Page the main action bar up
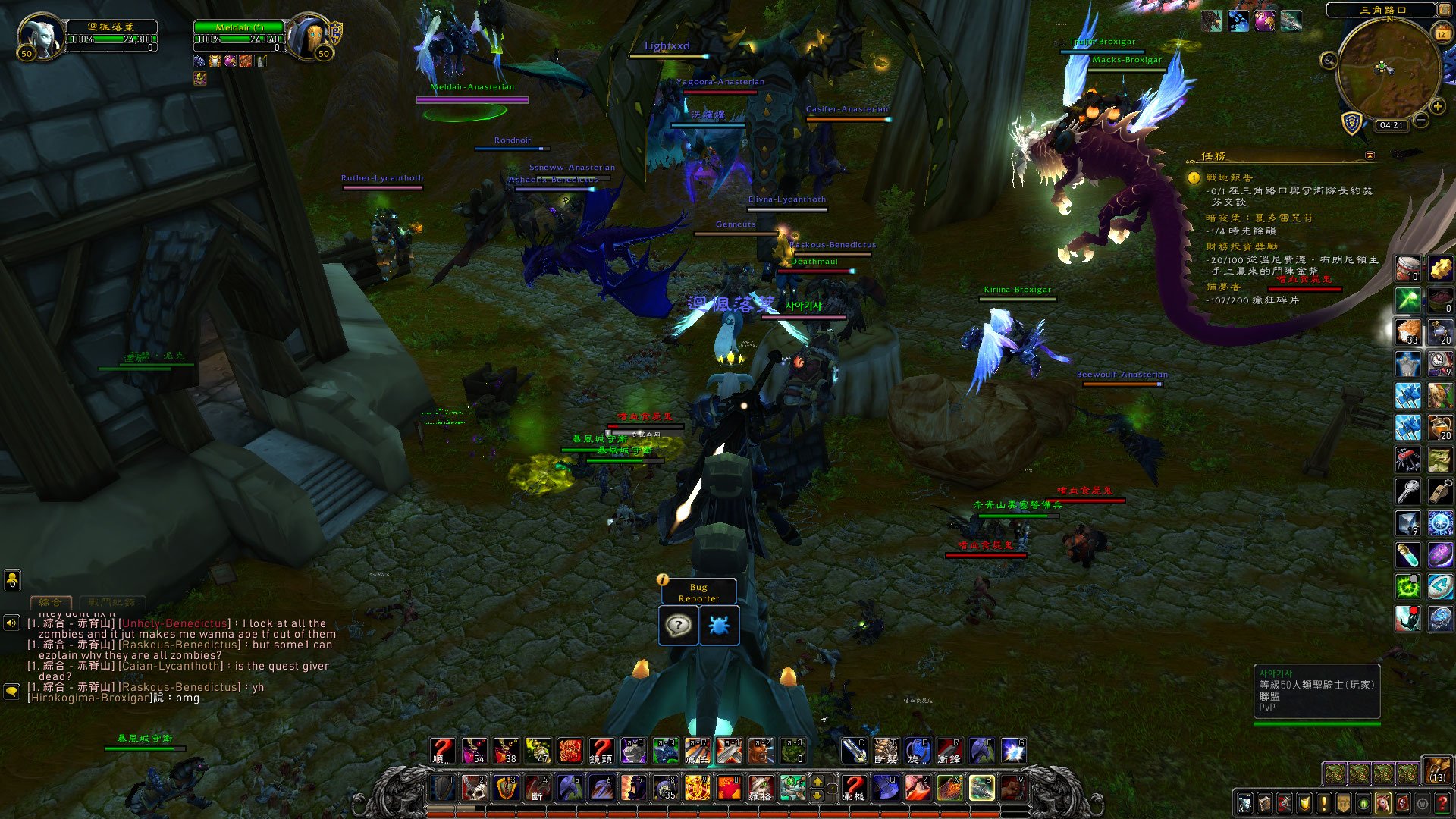This screenshot has height=819, width=1456. tap(817, 781)
